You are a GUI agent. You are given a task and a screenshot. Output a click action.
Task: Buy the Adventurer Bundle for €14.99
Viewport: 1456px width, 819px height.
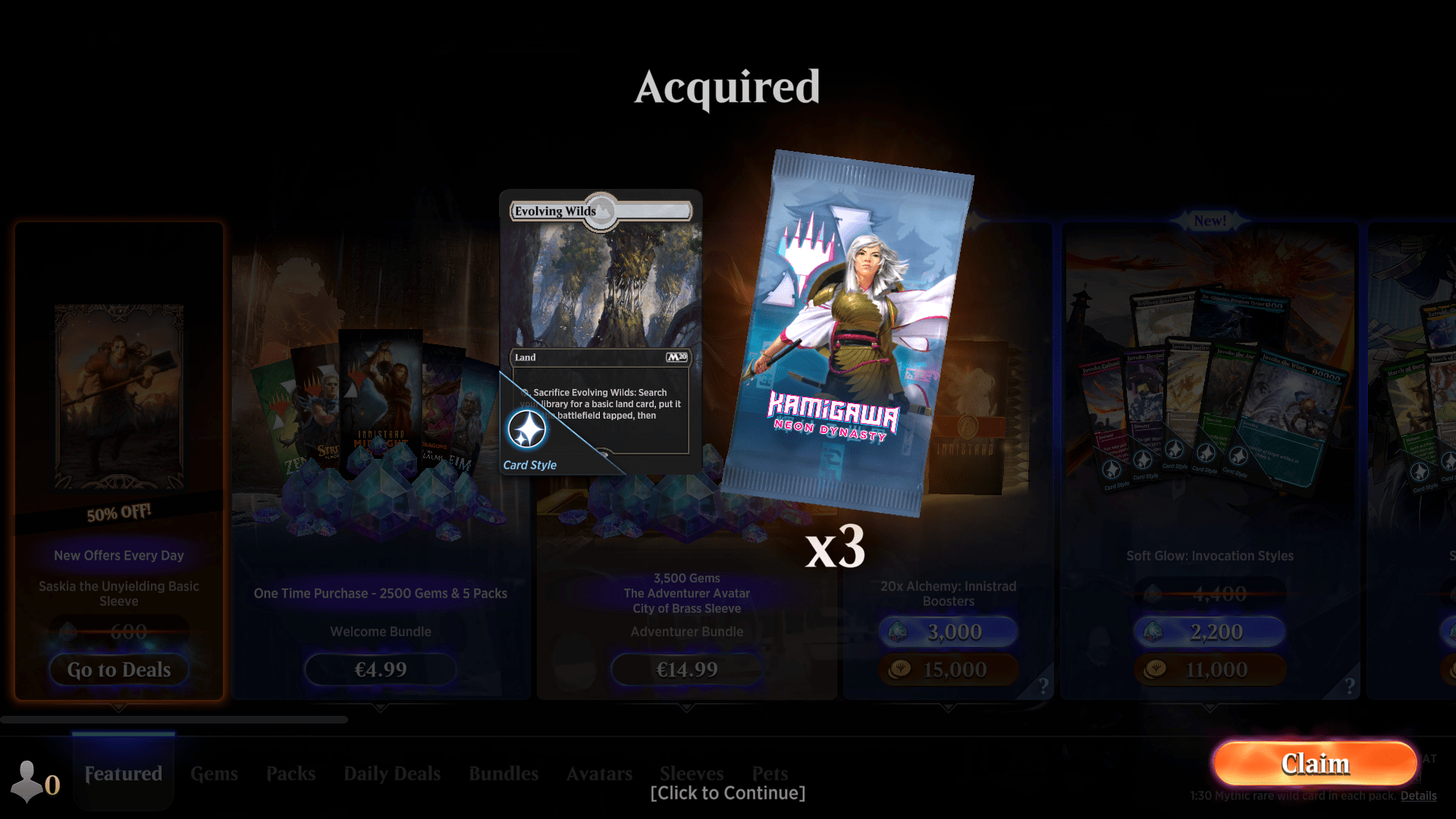coord(686,669)
